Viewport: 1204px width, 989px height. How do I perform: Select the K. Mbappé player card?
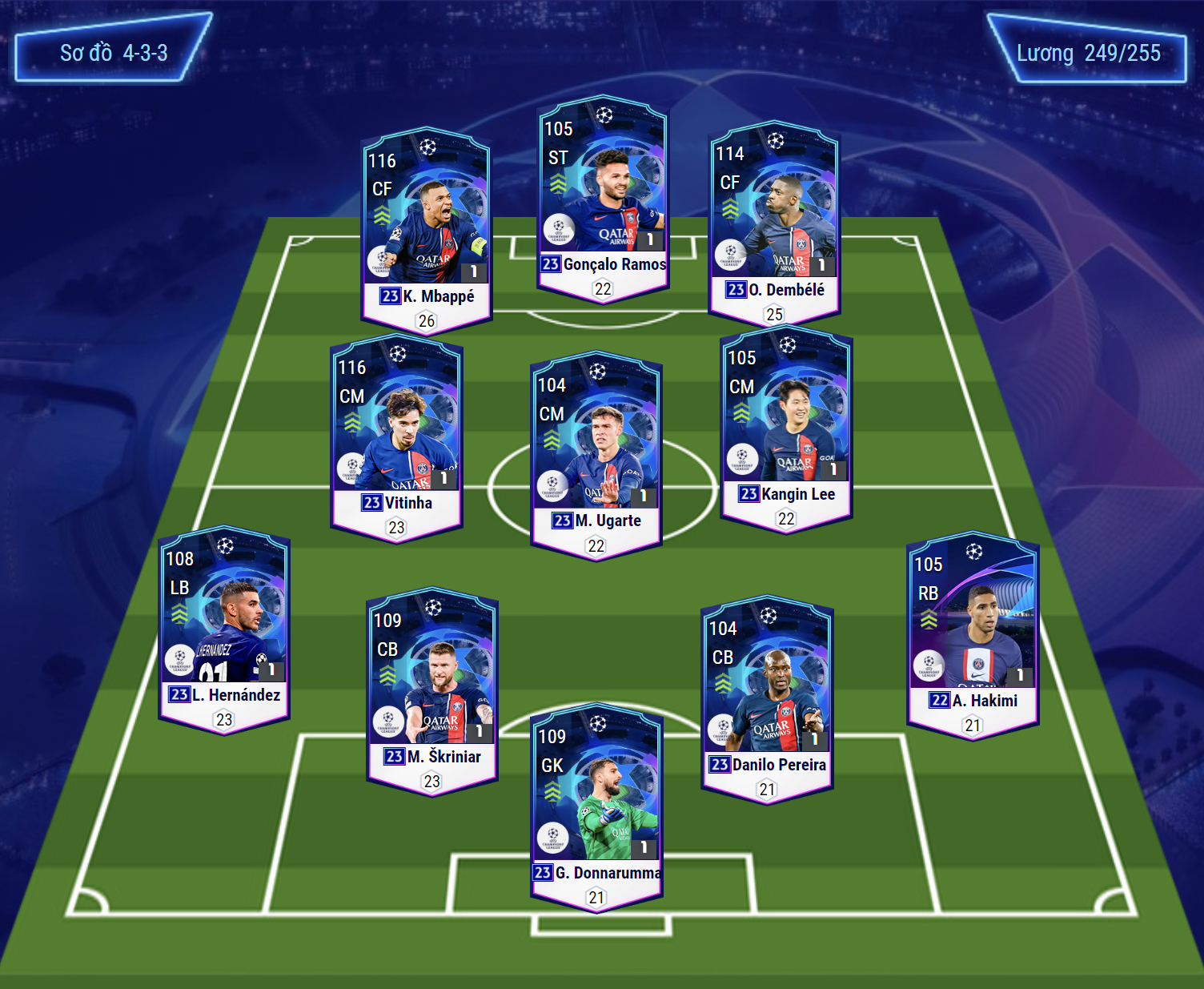tap(426, 228)
